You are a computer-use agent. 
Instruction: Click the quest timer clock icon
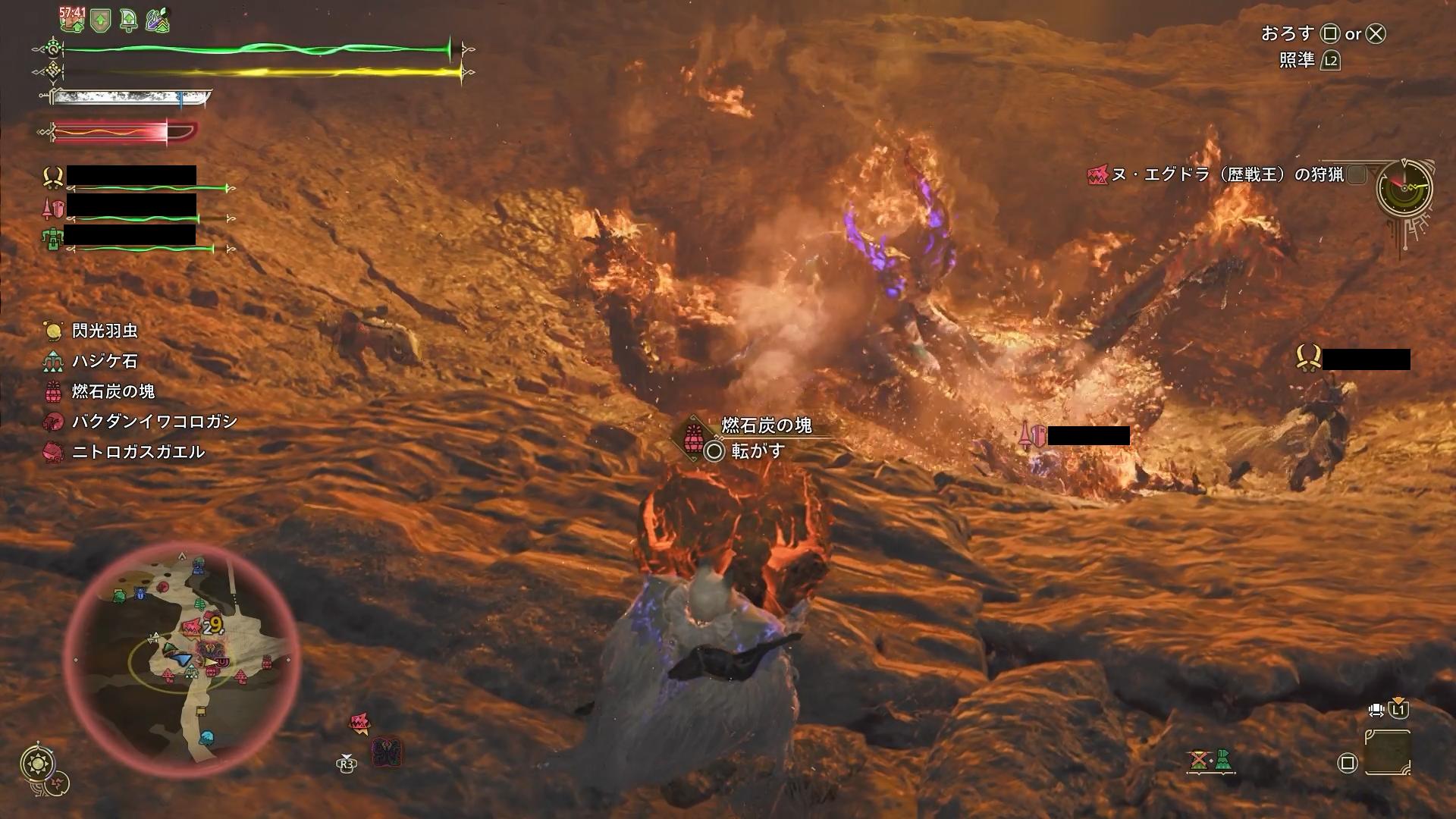1404,187
